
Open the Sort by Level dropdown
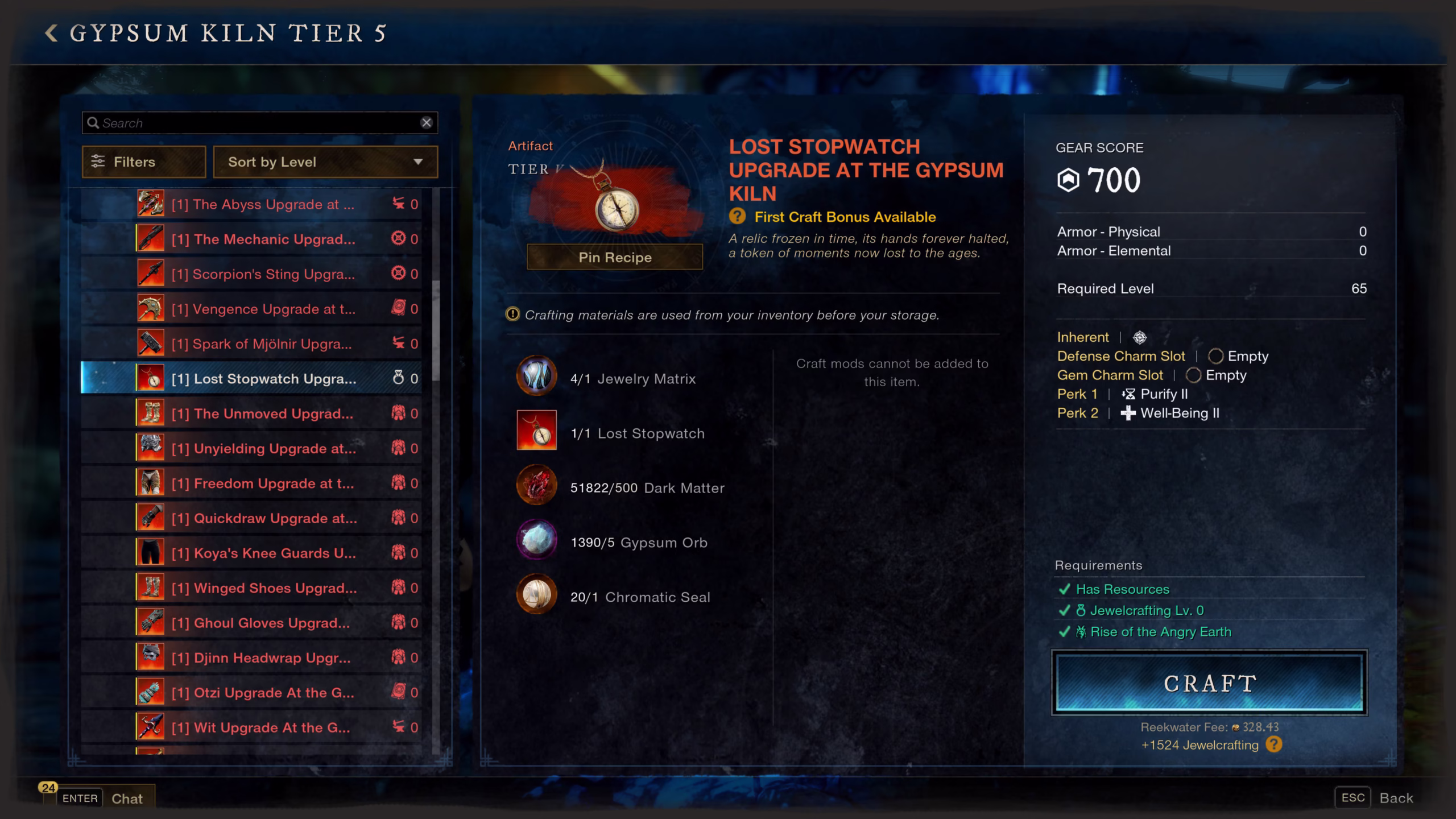coord(325,162)
